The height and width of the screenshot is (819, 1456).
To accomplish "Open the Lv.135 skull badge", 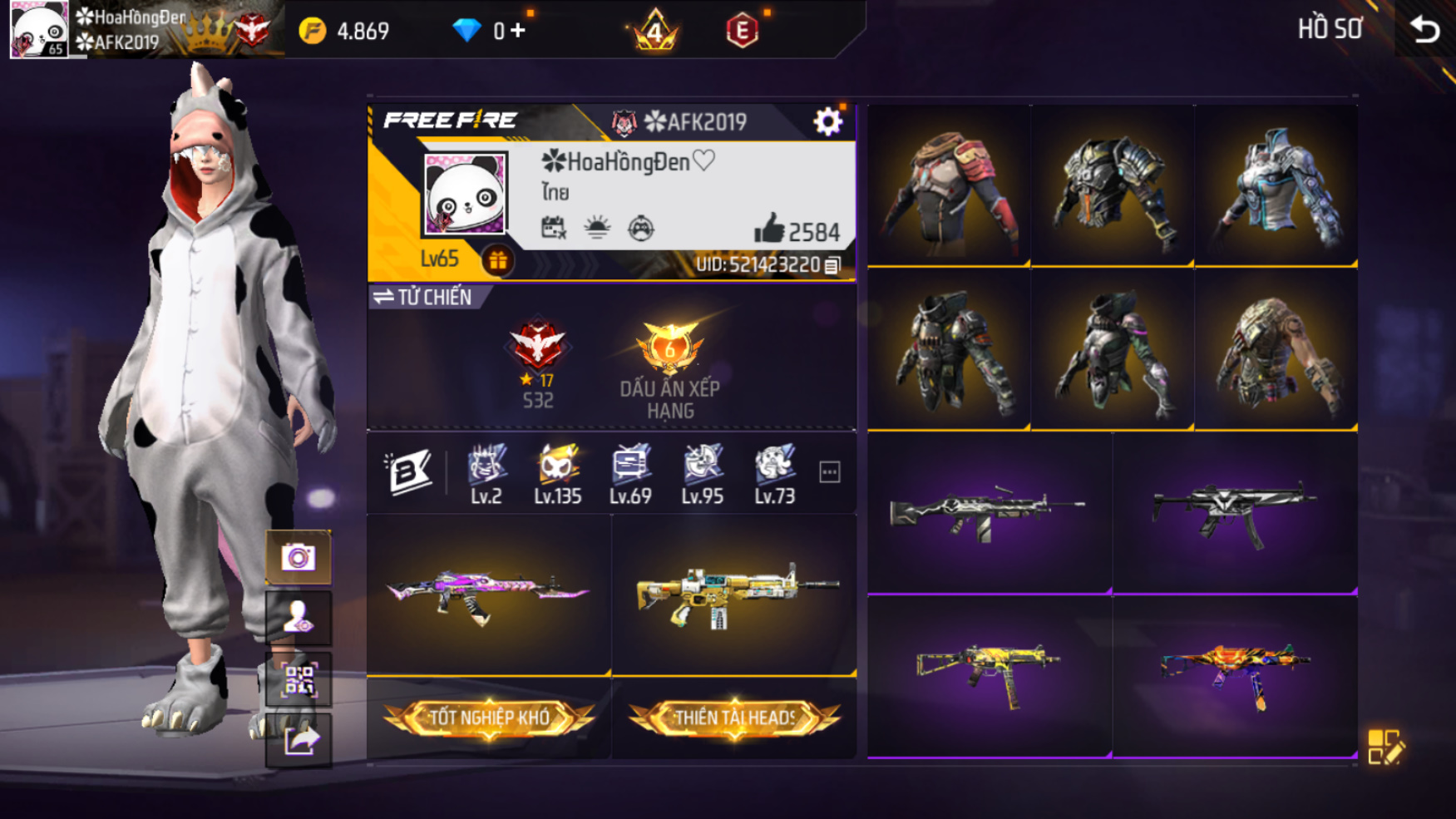I will tap(557, 474).
